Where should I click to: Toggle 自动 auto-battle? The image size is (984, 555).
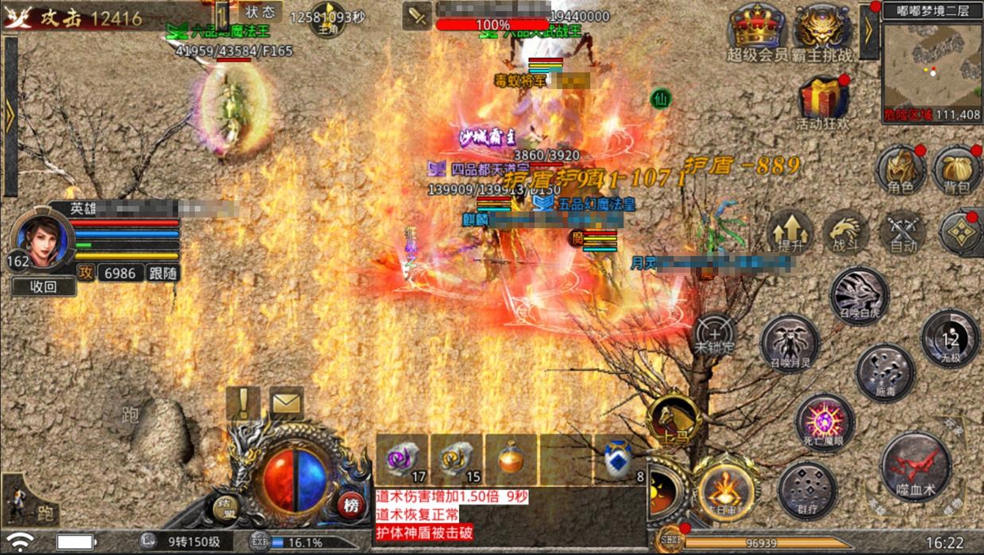point(903,232)
